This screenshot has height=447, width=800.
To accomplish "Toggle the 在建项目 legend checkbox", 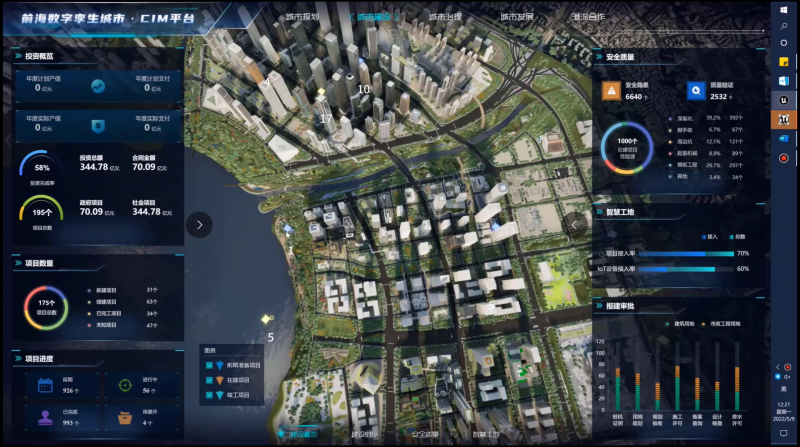I will 208,380.
